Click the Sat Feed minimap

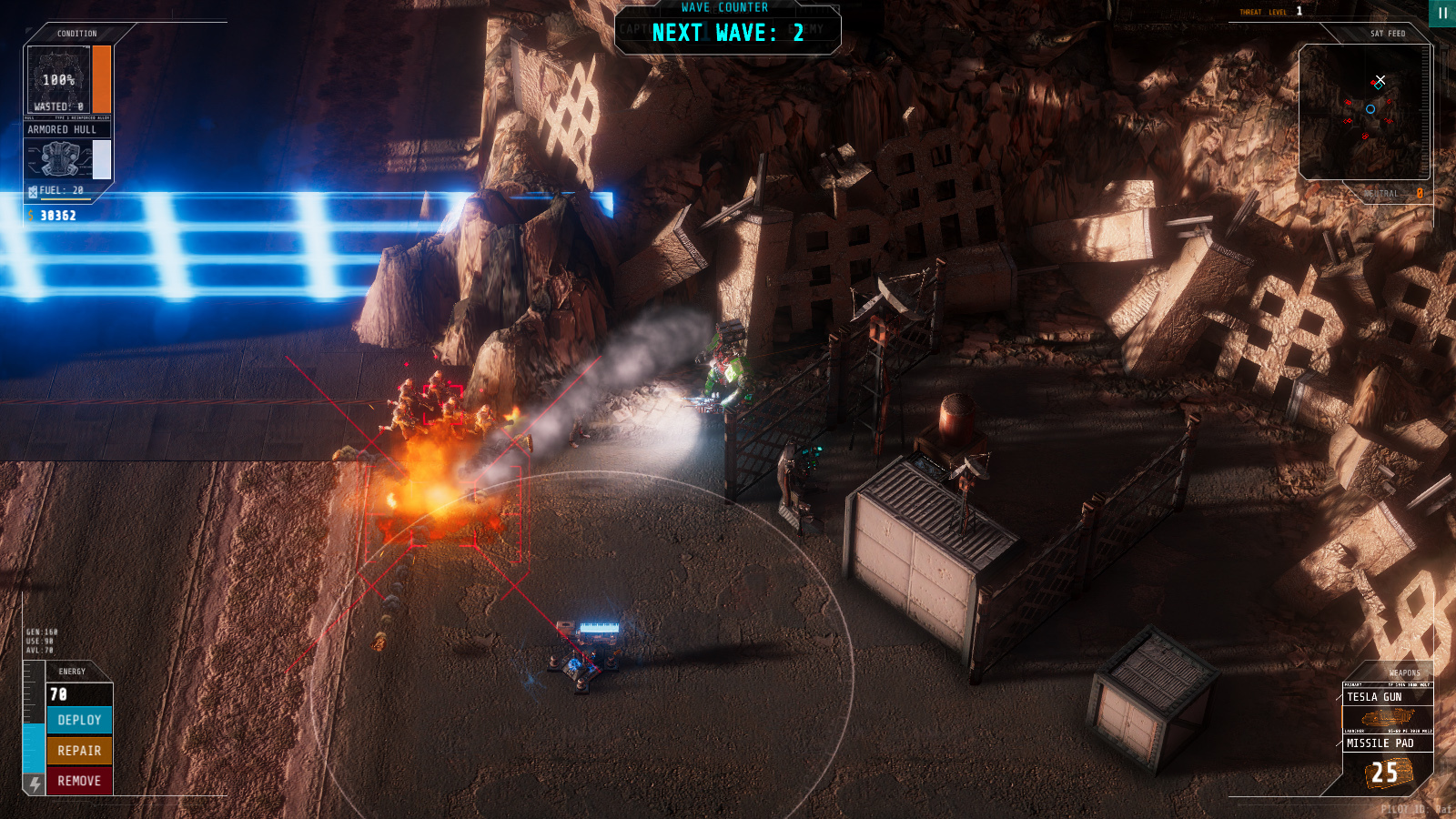point(1364,111)
